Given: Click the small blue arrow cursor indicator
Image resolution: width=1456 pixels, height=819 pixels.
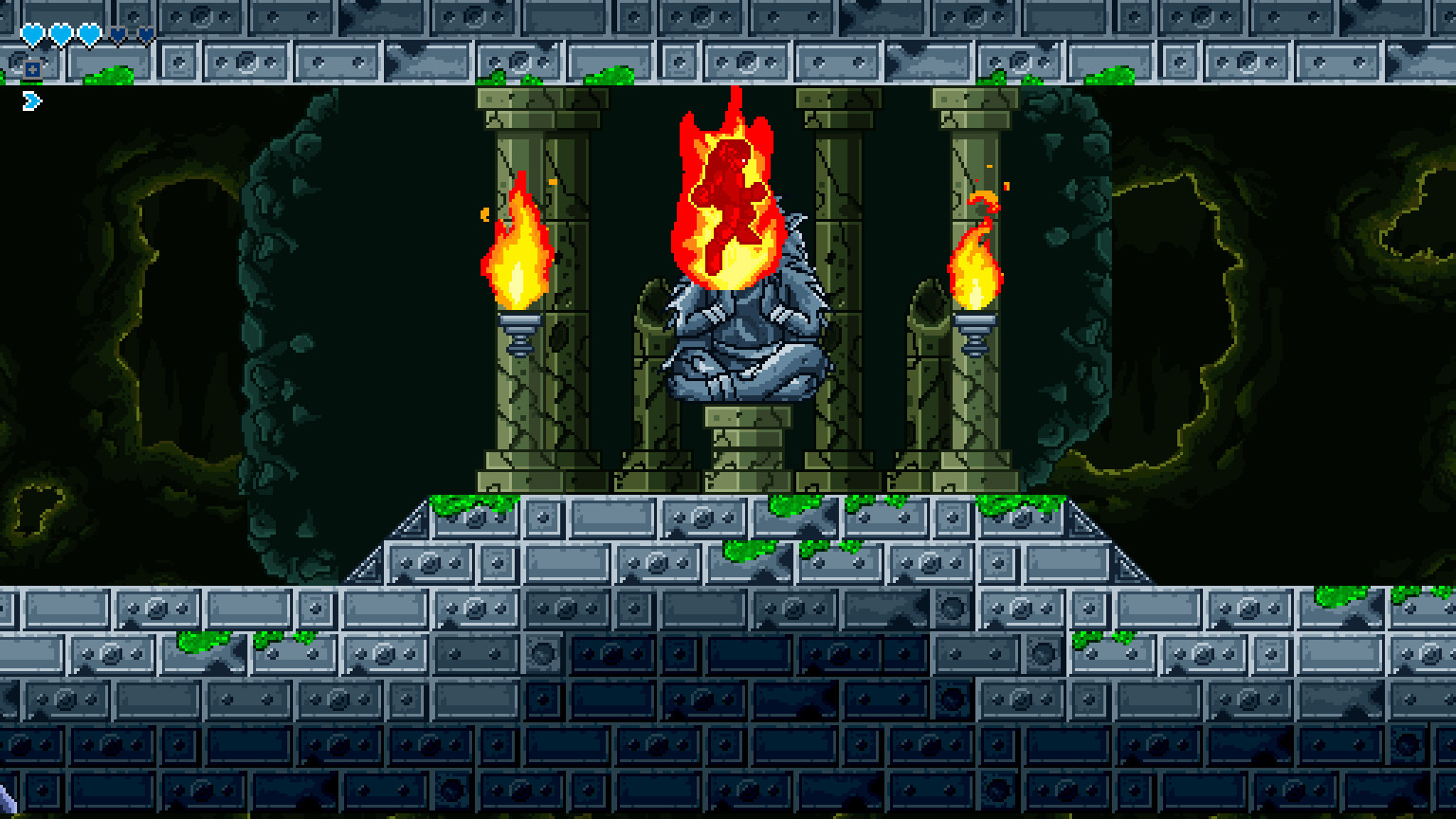Looking at the screenshot, I should point(31,100).
